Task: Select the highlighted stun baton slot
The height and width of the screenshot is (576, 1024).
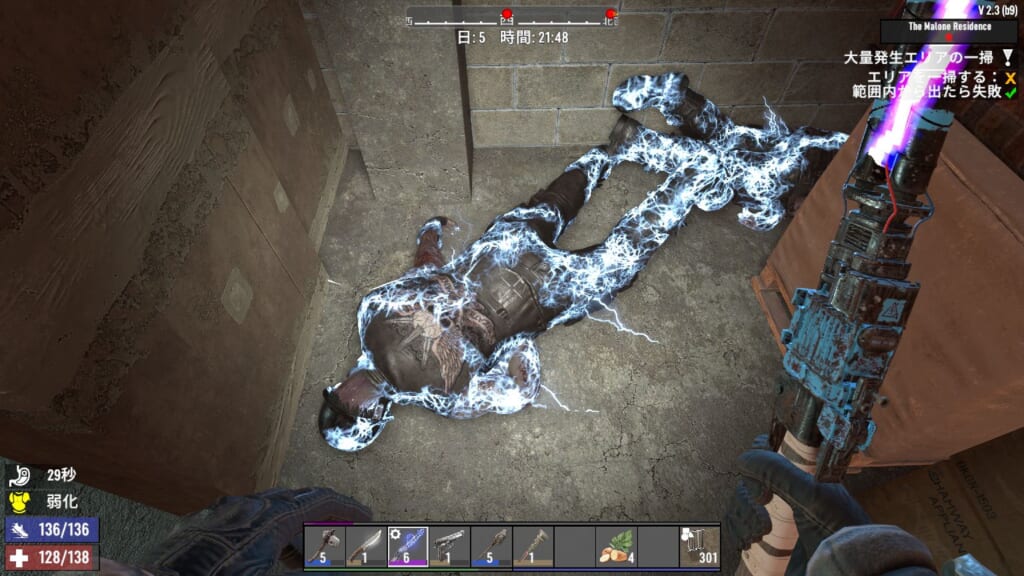Action: [x=407, y=546]
